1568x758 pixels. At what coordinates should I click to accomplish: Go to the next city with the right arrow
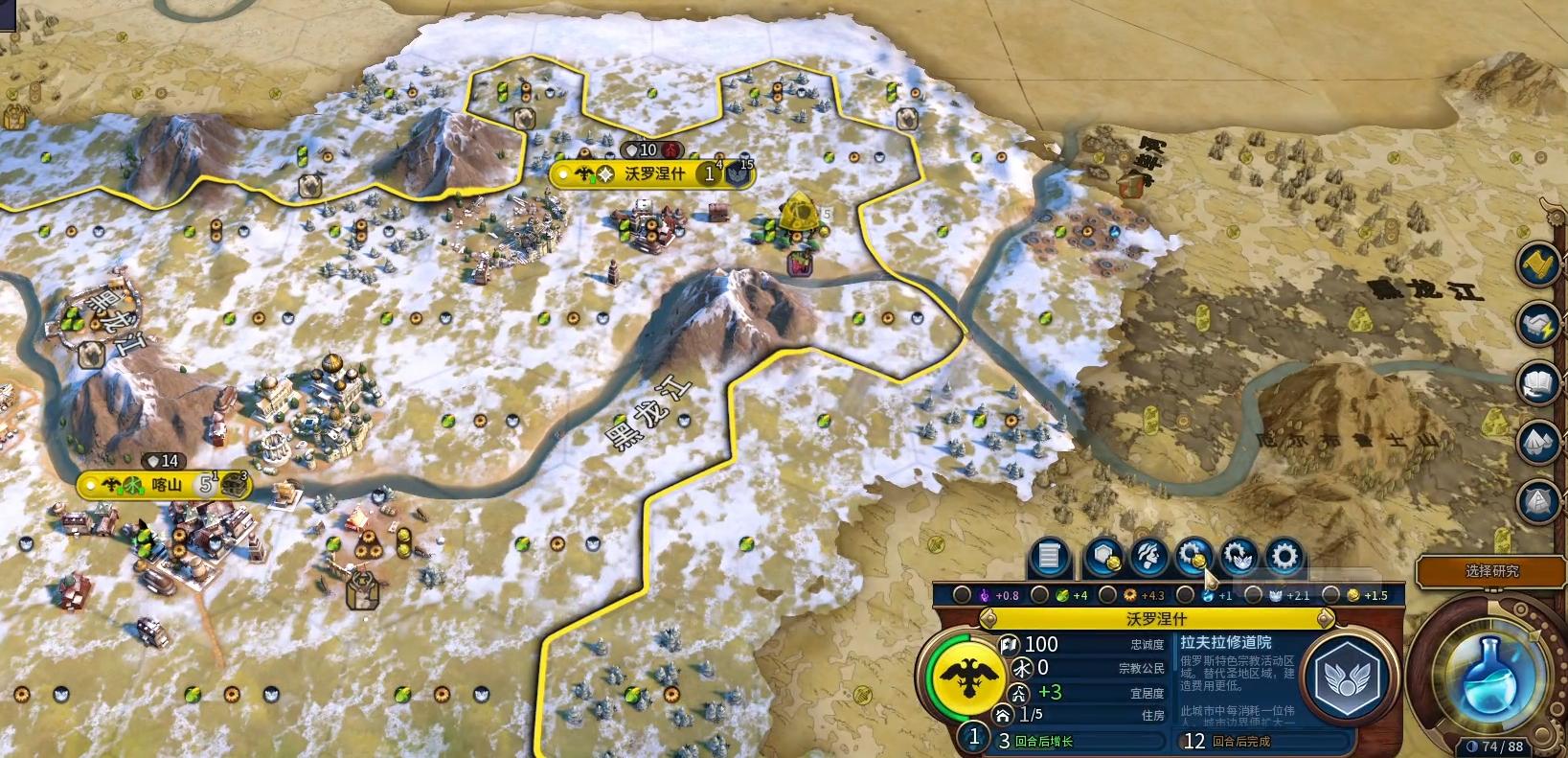point(1325,619)
